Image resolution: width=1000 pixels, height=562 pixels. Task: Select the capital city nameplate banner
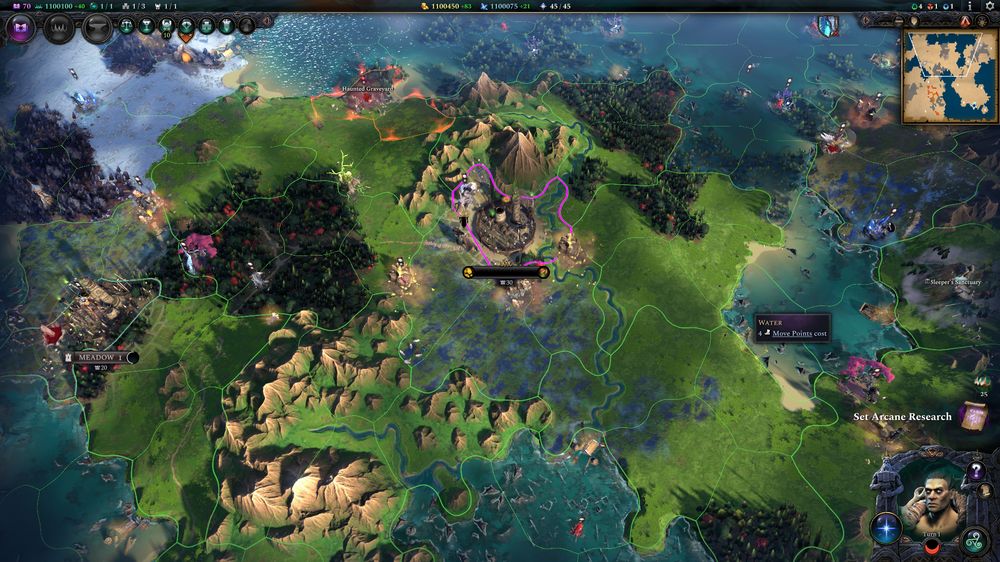point(506,271)
